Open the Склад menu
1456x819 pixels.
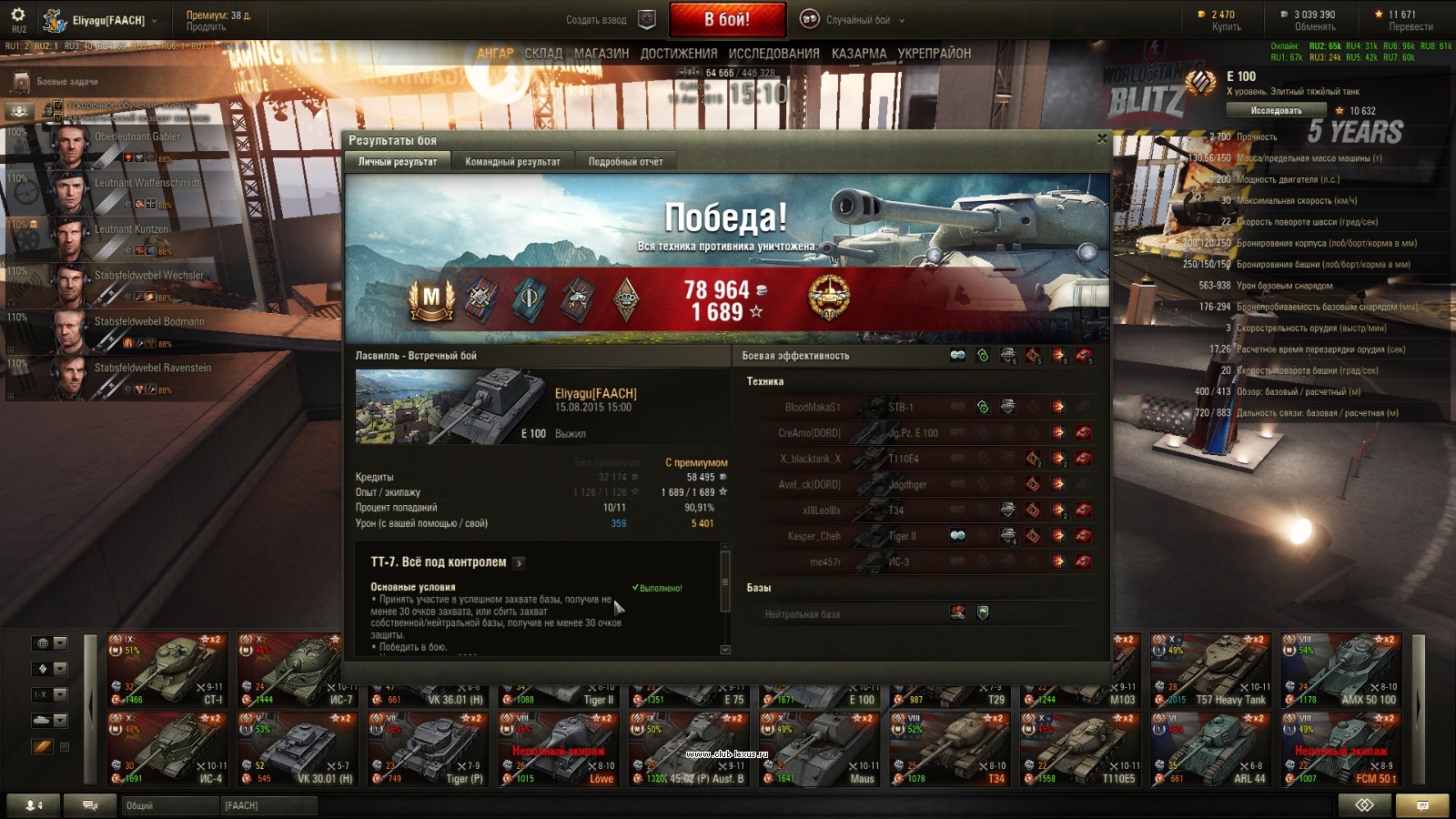coord(543,54)
